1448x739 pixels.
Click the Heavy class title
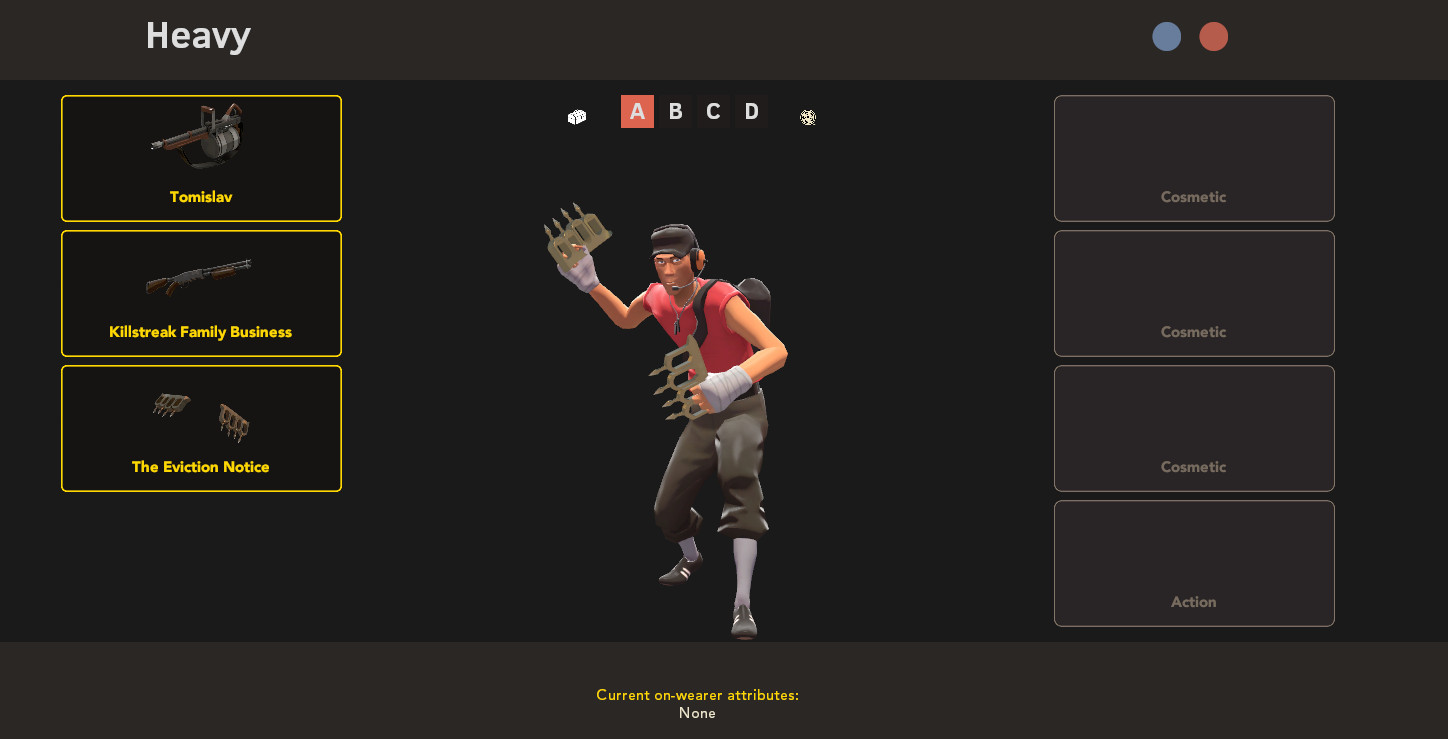coord(197,36)
